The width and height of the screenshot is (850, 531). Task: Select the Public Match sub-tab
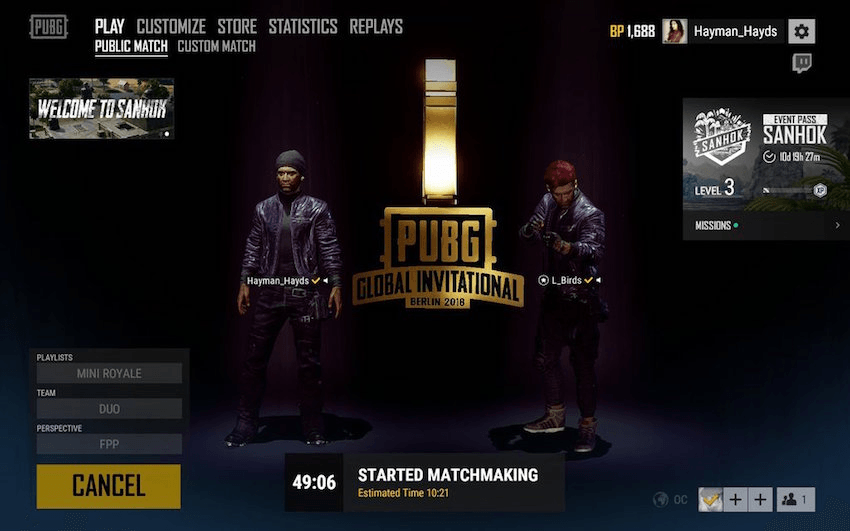pyautogui.click(x=132, y=46)
